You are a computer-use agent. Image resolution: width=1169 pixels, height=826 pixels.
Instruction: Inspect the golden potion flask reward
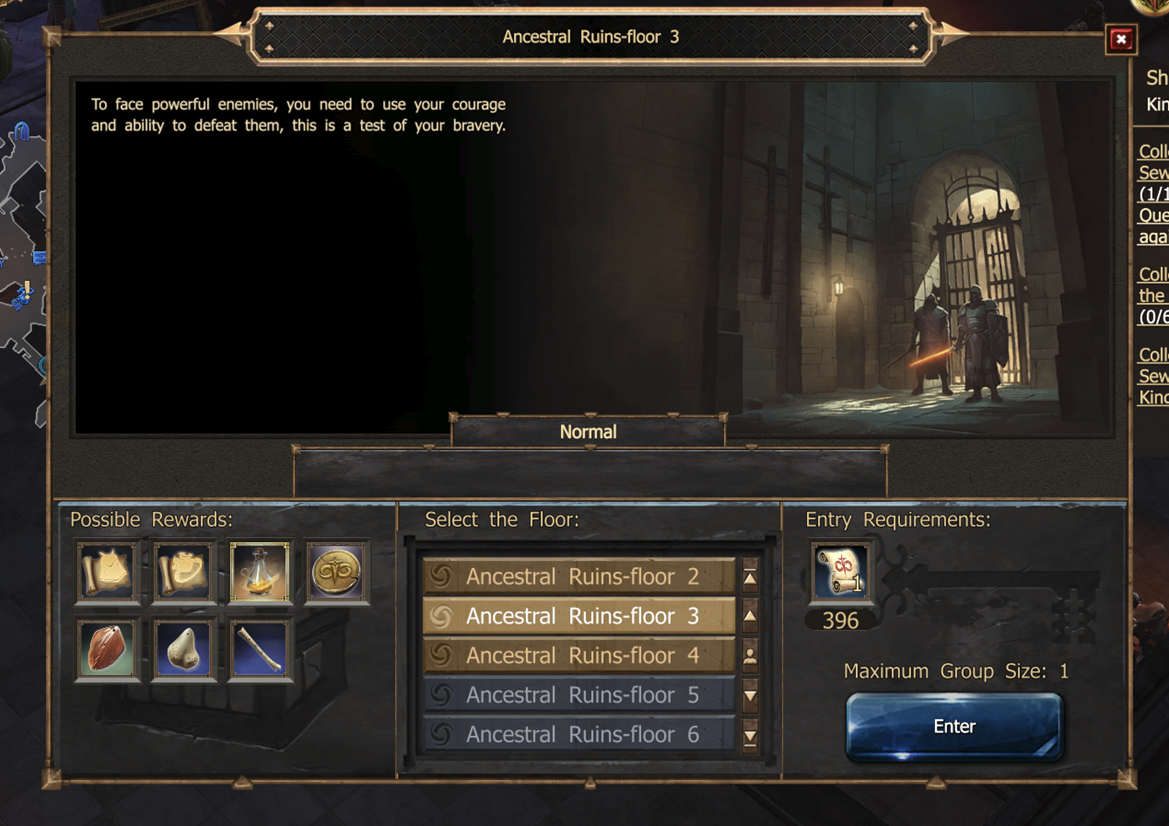(260, 573)
